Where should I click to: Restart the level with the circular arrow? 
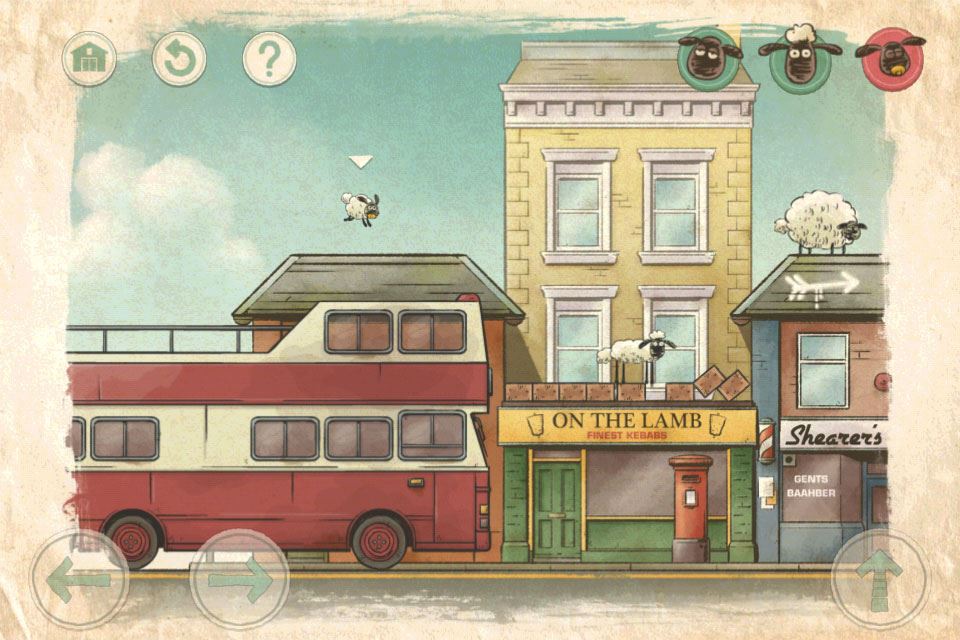pyautogui.click(x=179, y=59)
